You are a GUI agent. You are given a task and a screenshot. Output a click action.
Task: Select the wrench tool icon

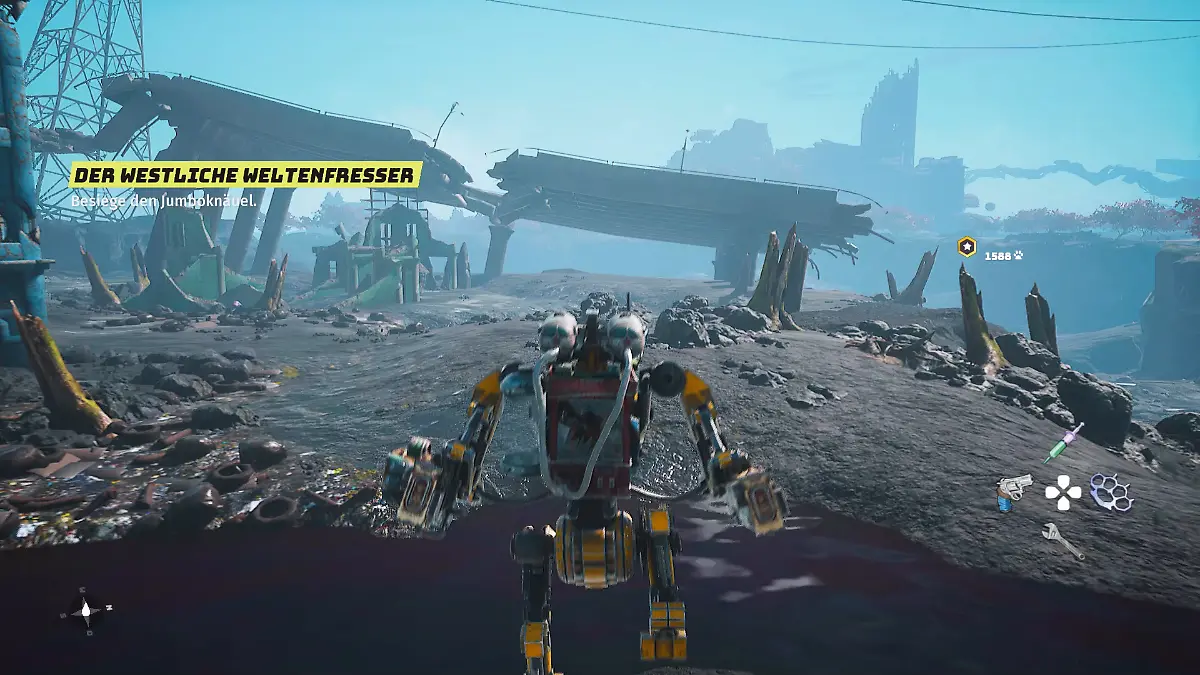pyautogui.click(x=1062, y=541)
